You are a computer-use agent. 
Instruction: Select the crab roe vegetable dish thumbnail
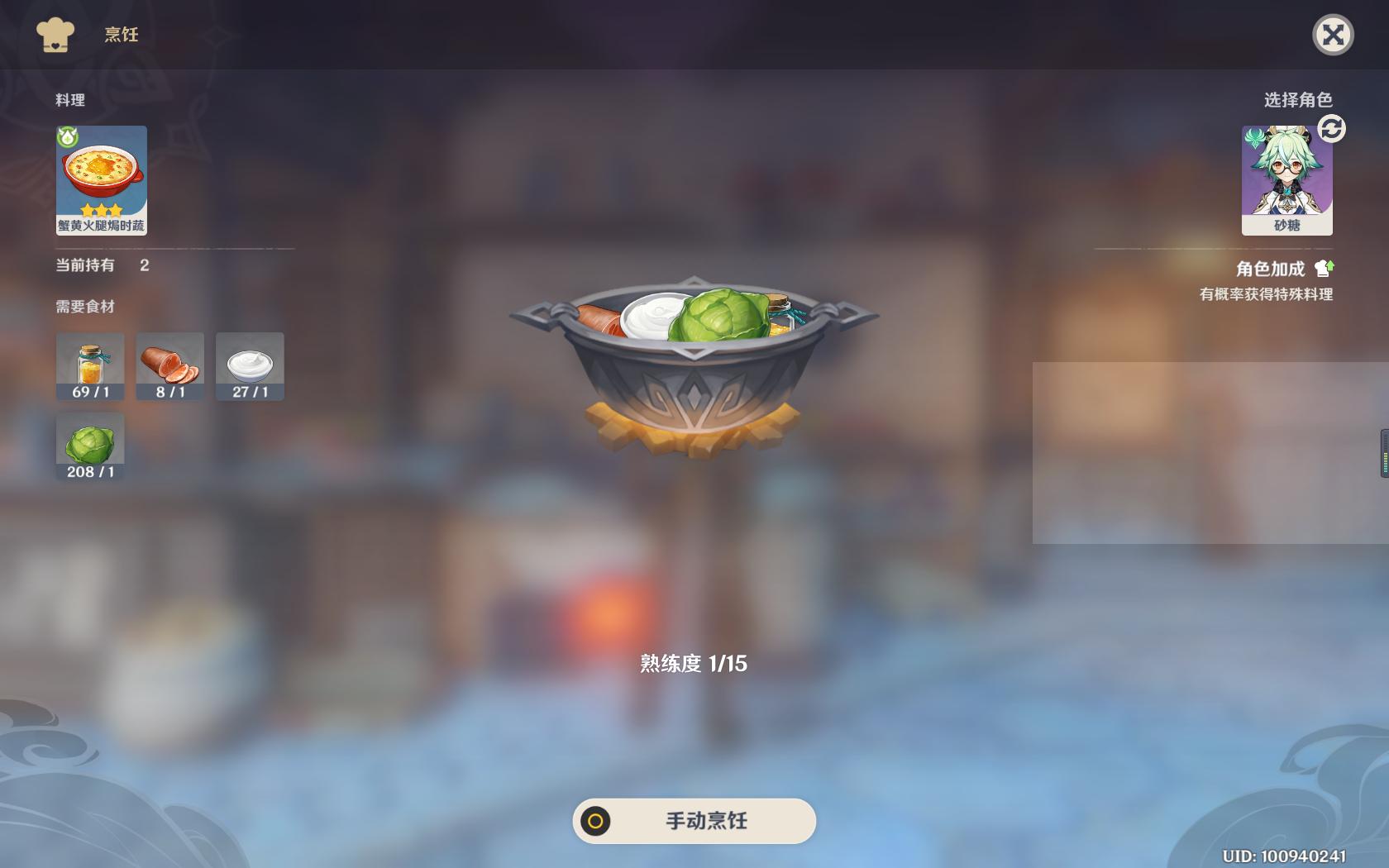pyautogui.click(x=100, y=179)
